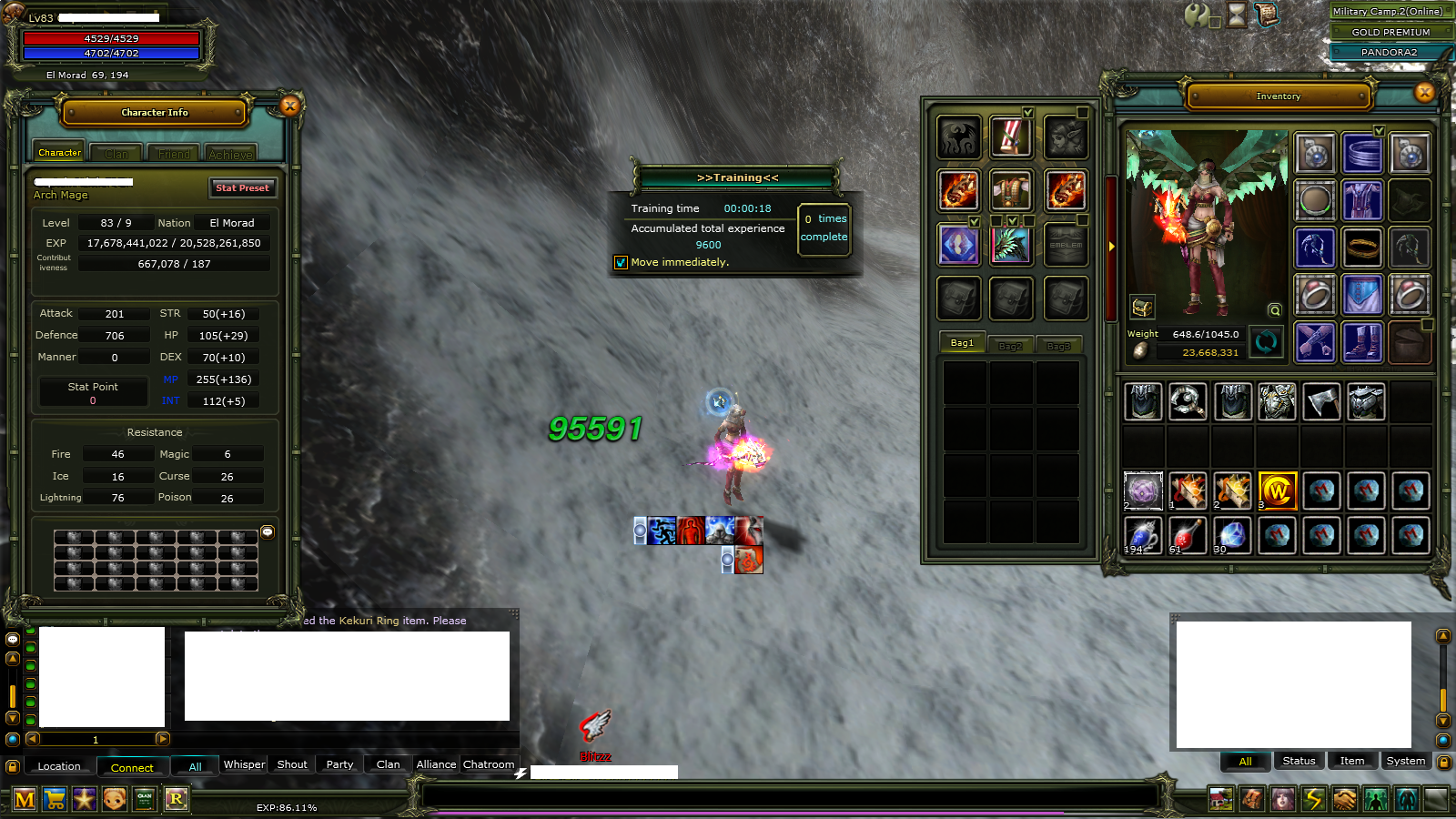Click the Connect tab button

132,767
